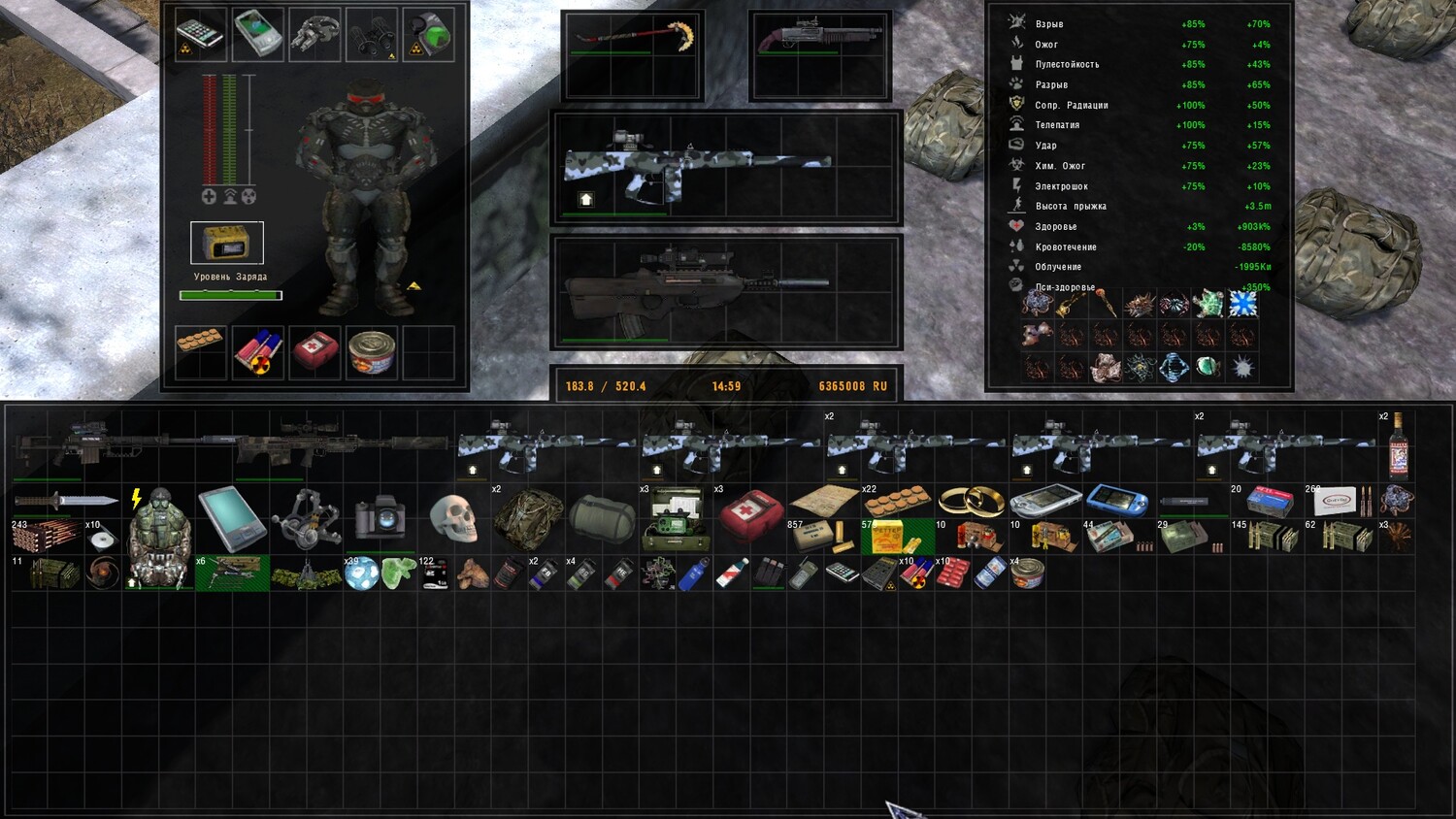
Task: Choose the photo camera in inventory
Action: click(x=380, y=515)
